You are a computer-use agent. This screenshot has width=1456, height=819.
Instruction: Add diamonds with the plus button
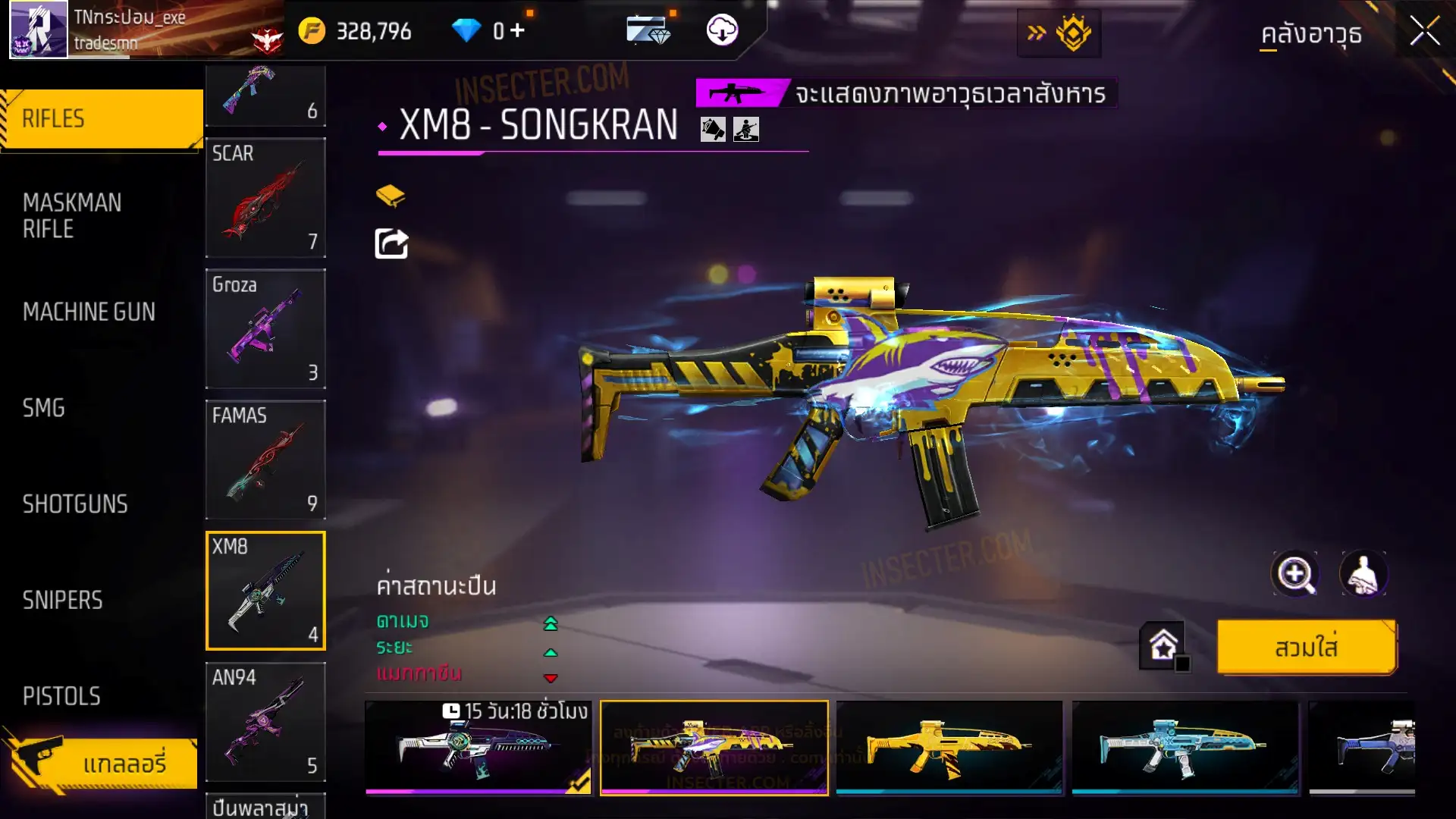click(517, 31)
